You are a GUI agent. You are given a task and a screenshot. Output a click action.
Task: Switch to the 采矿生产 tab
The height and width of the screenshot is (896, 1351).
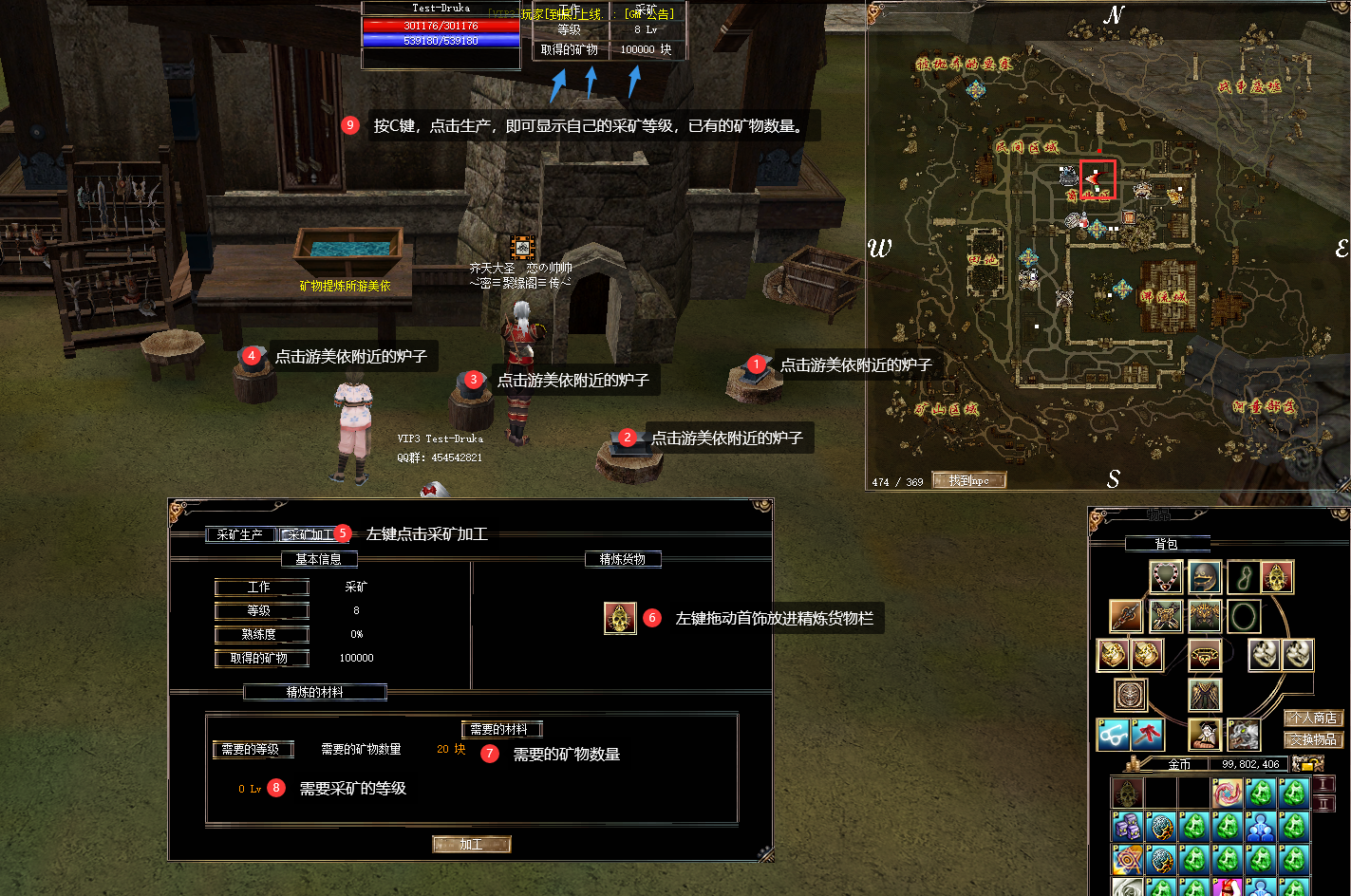240,534
